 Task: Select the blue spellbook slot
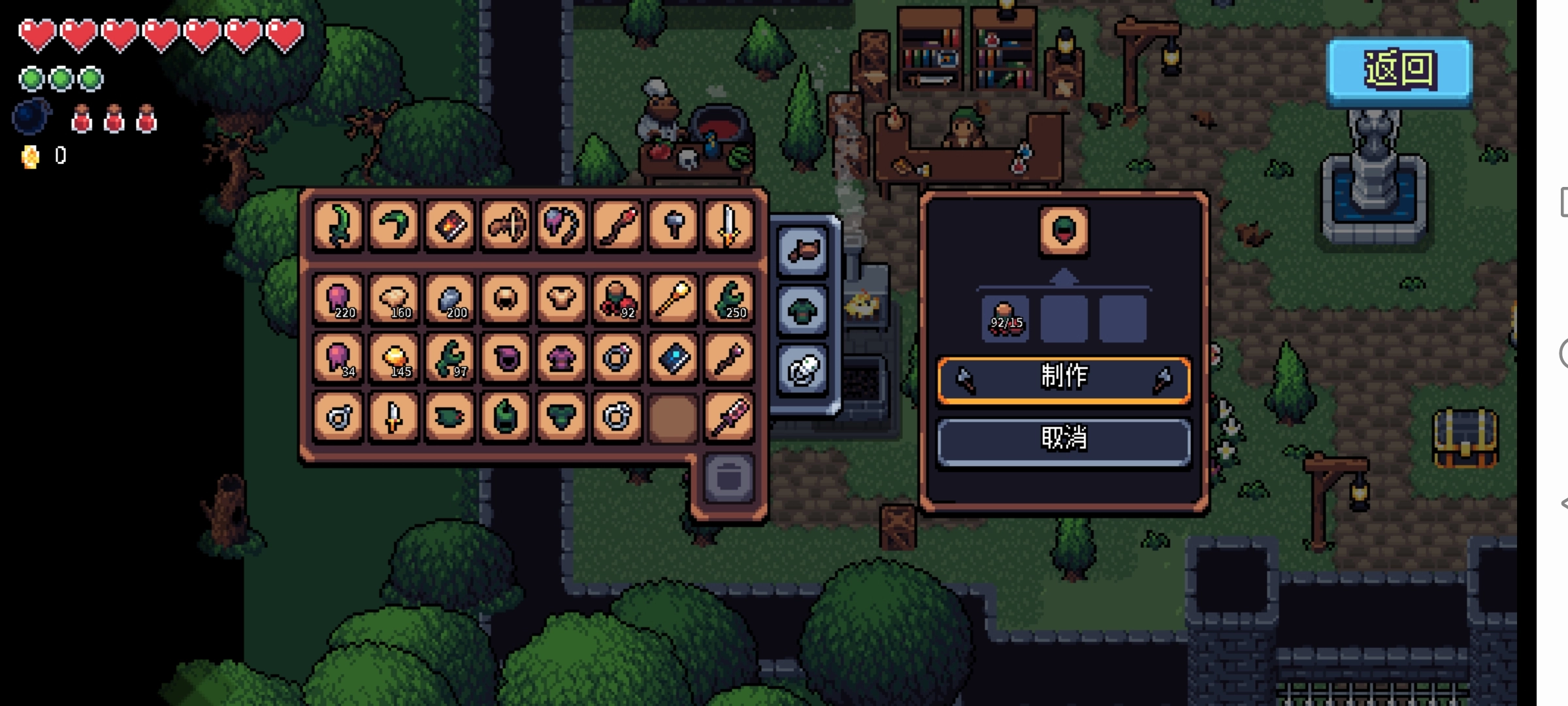pyautogui.click(x=673, y=358)
